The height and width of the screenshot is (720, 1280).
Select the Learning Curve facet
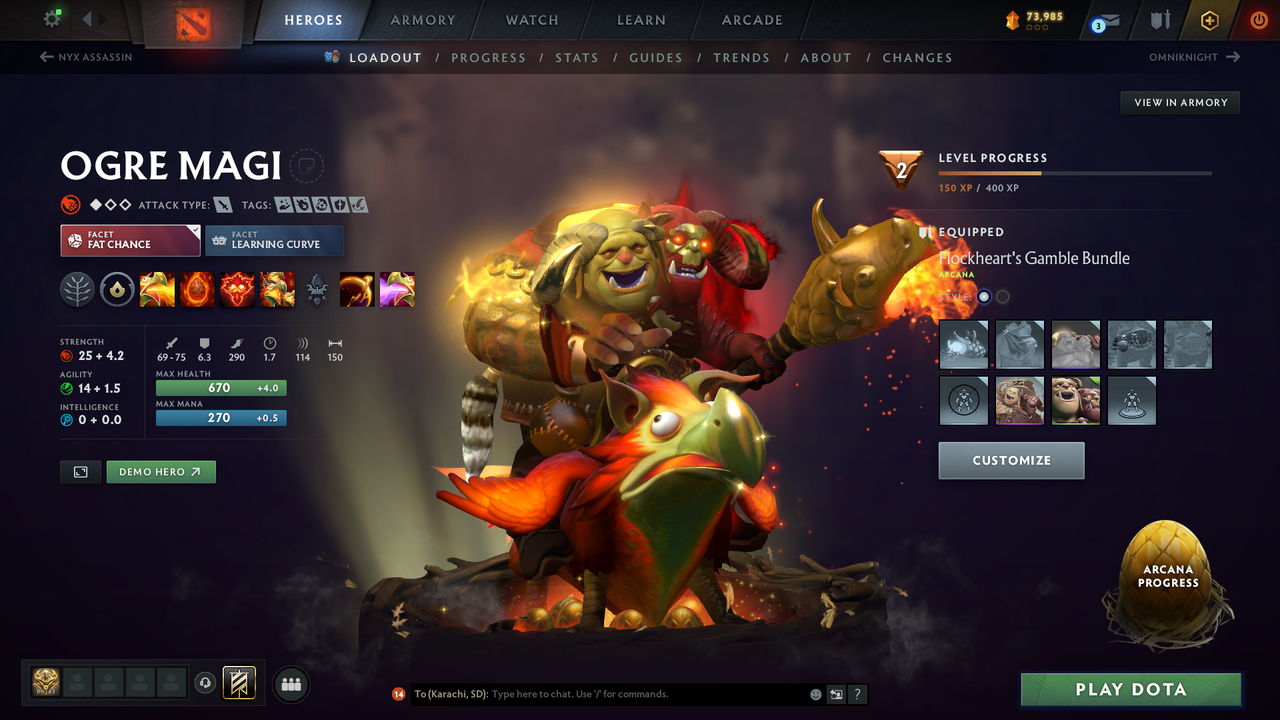click(274, 241)
